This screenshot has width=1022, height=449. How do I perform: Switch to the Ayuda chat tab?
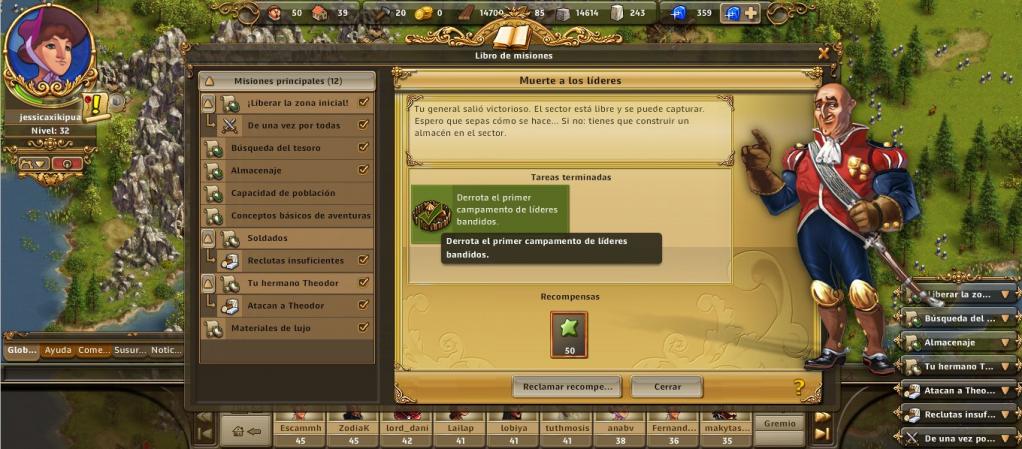pos(58,350)
